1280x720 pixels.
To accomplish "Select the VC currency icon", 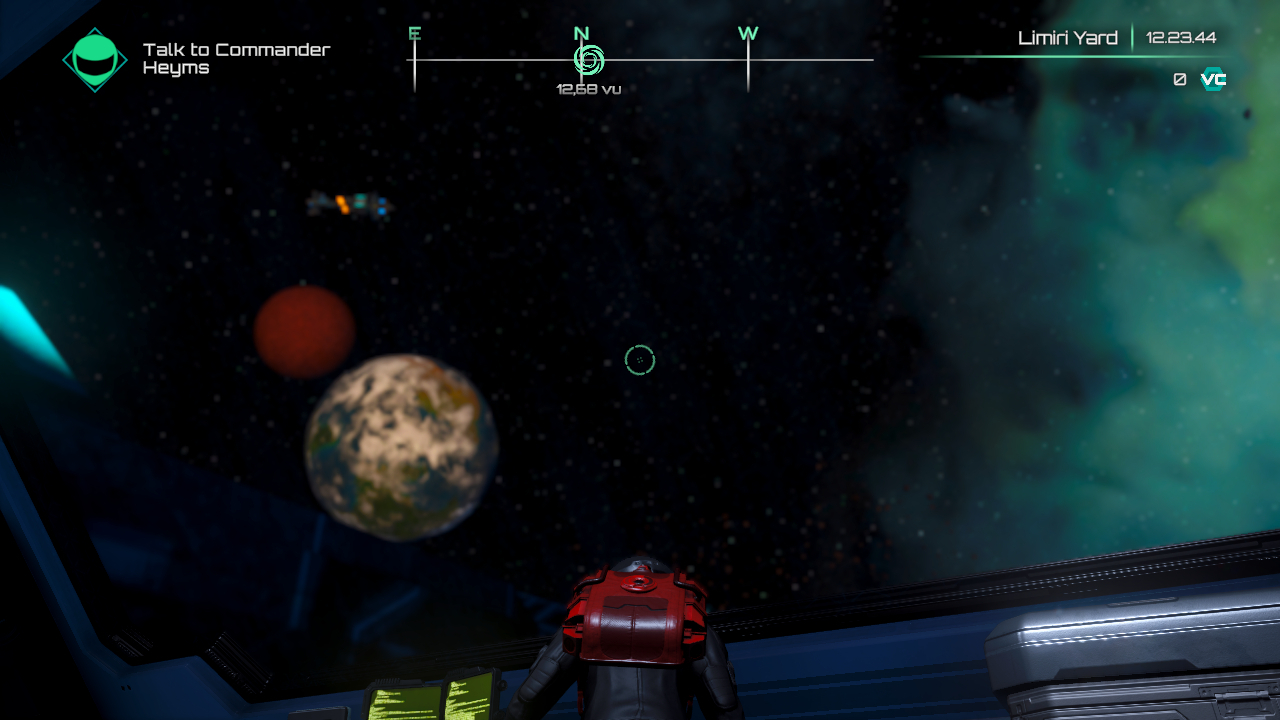I will coord(1211,79).
